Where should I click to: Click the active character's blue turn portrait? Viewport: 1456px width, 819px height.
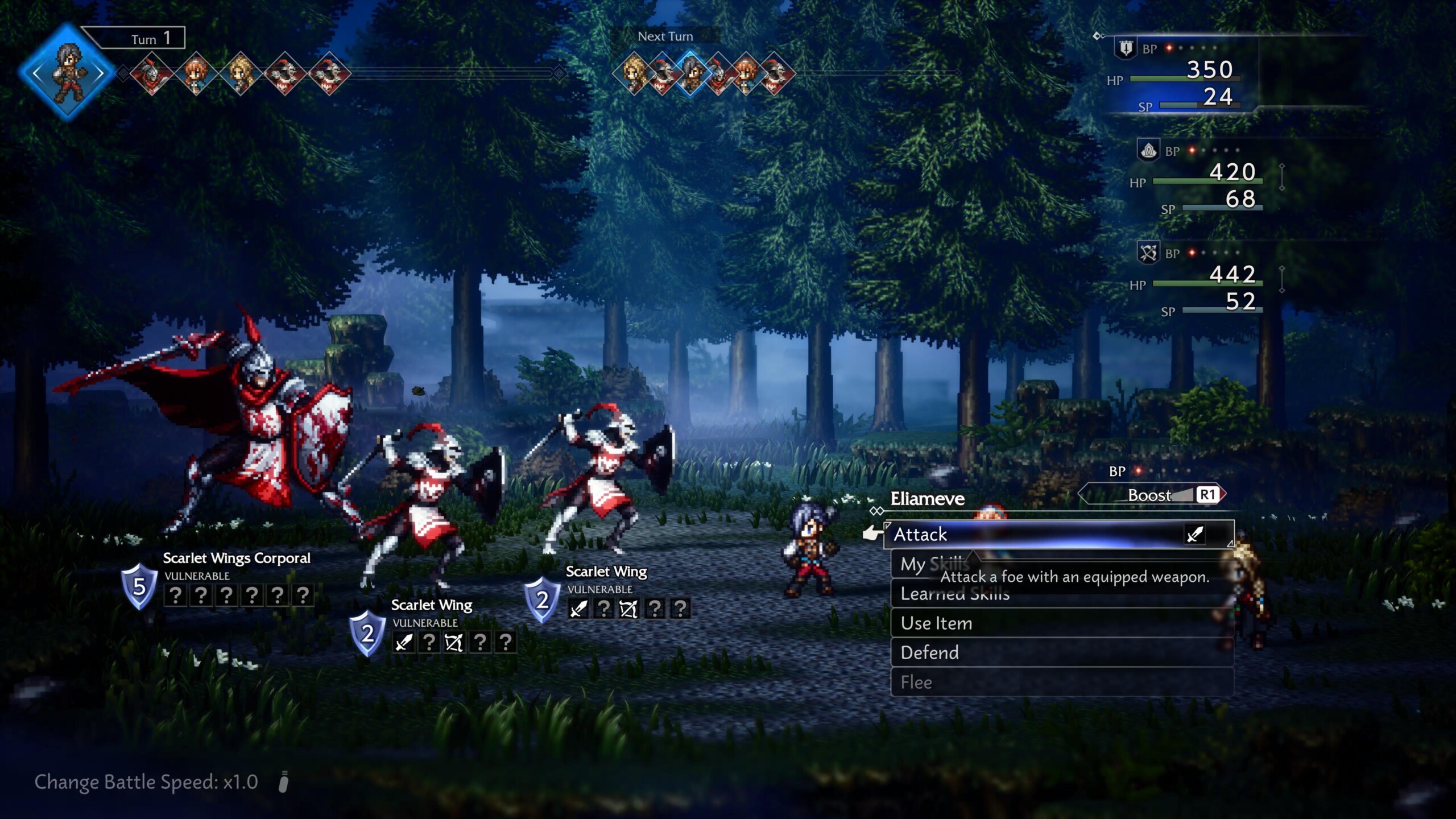(x=68, y=73)
